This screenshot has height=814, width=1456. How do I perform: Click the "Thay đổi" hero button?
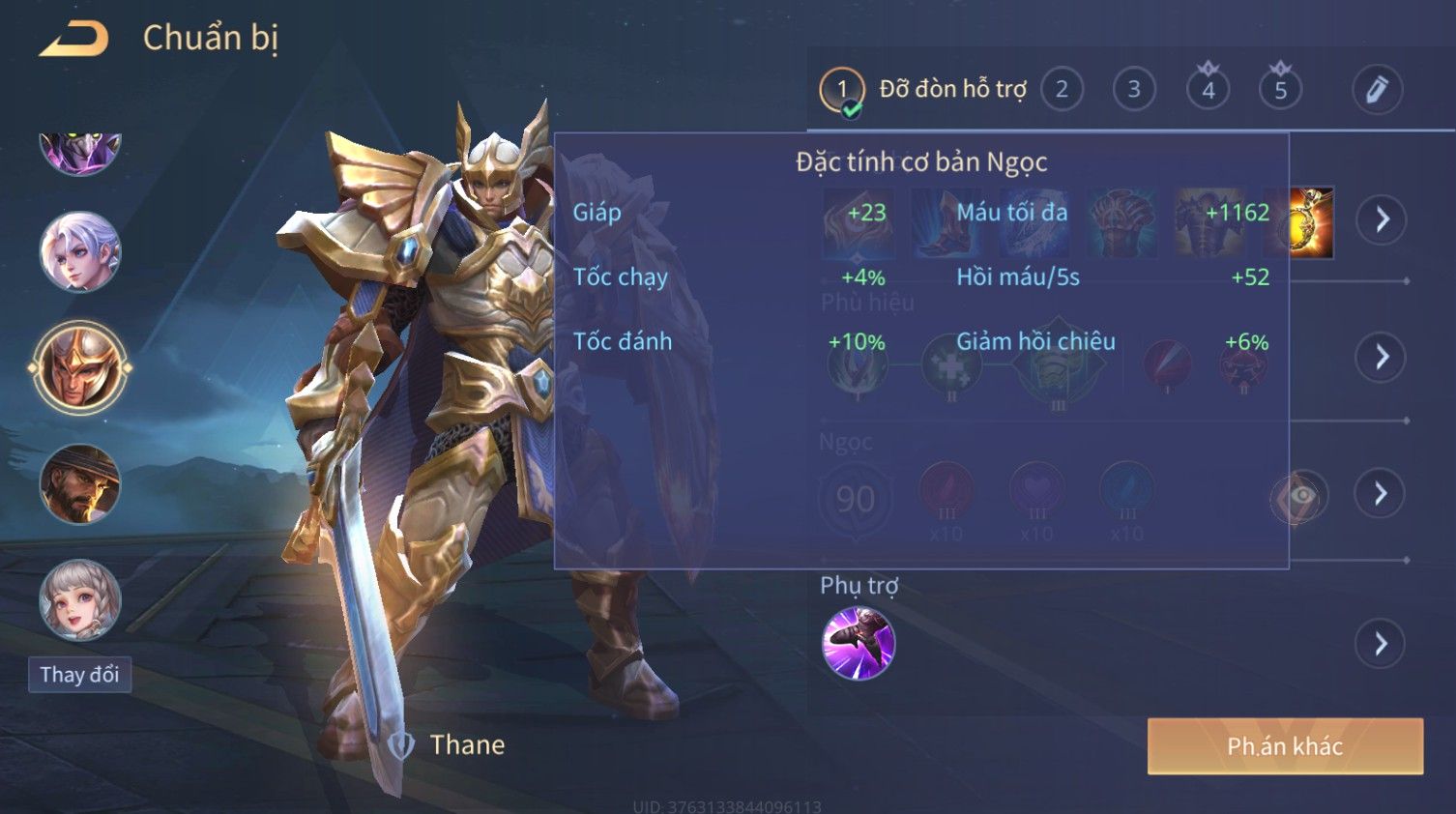pyautogui.click(x=79, y=675)
